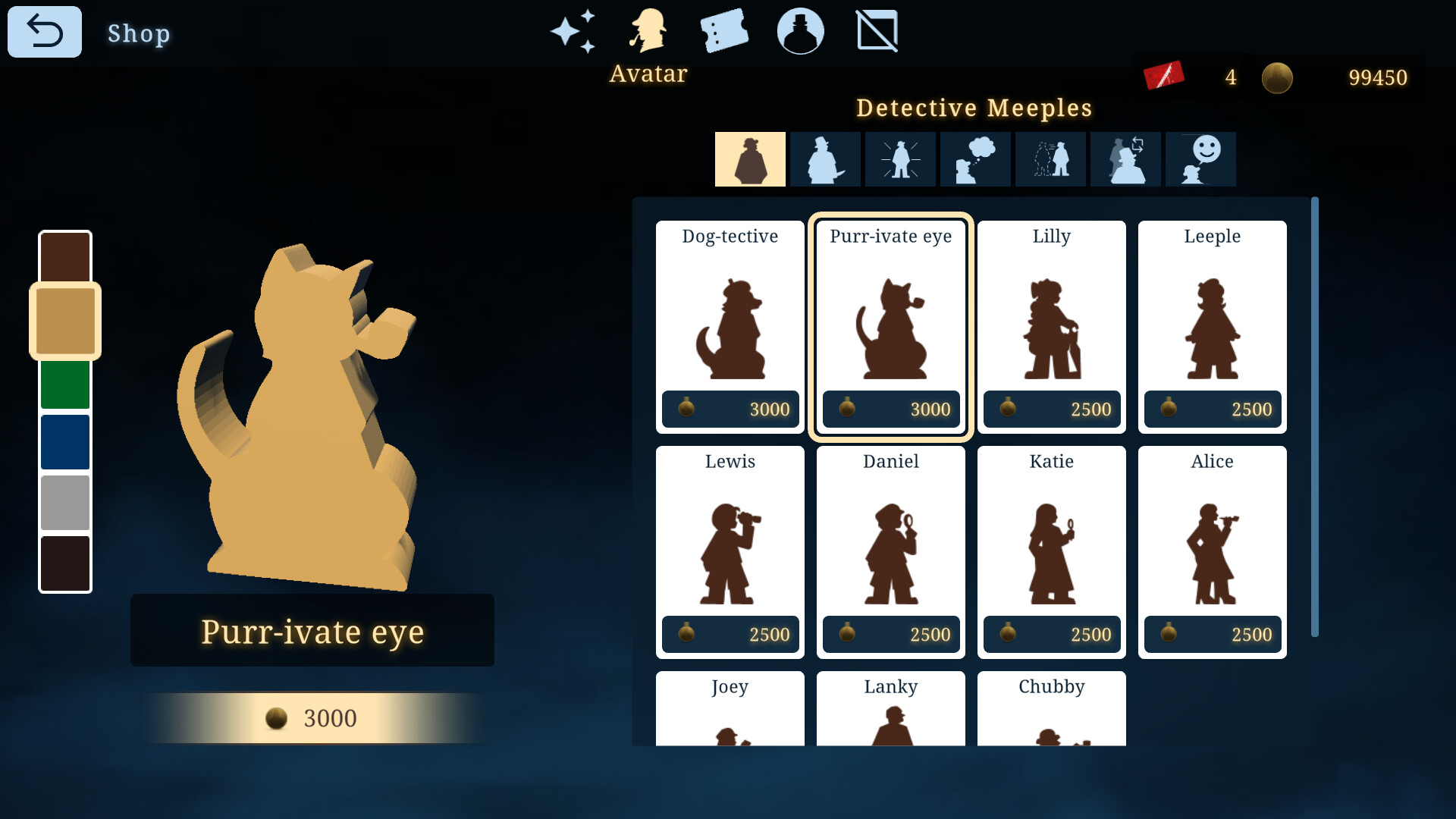Select the blue color swatch
This screenshot has height=819, width=1456.
point(64,442)
